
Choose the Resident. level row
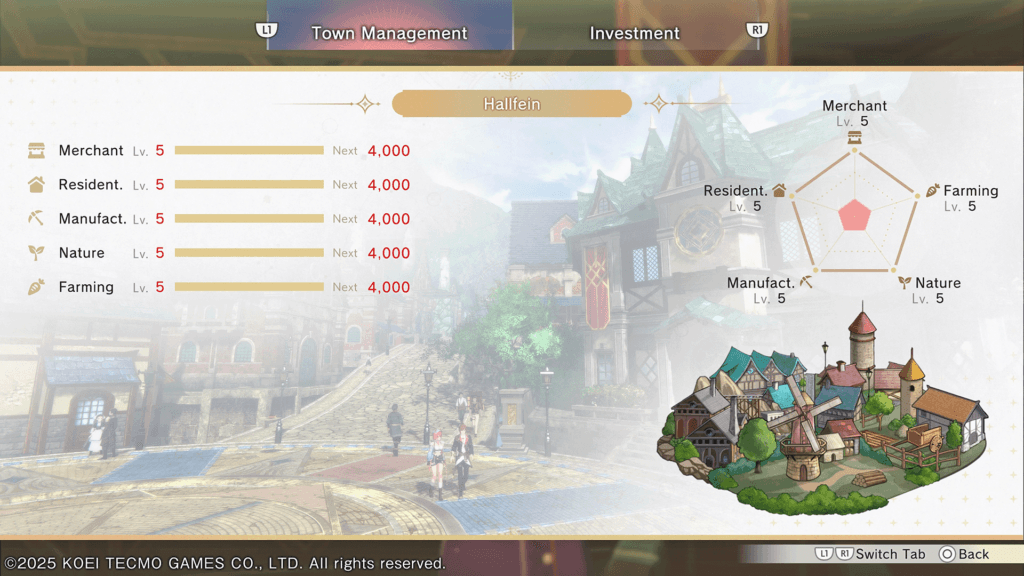tap(219, 185)
